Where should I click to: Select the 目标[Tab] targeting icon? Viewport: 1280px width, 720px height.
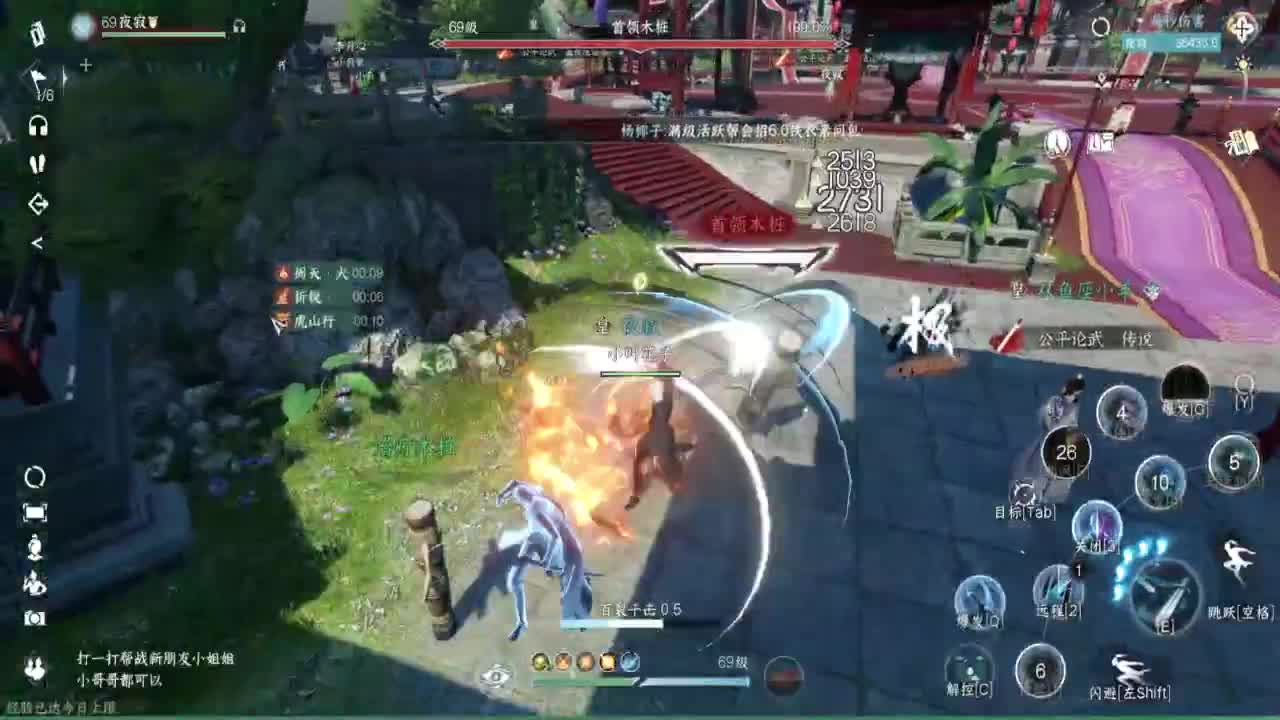(x=1023, y=493)
